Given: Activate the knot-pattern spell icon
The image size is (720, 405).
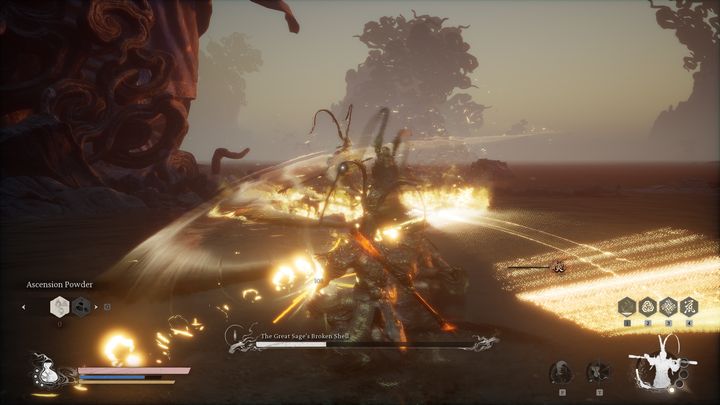Looking at the screenshot, I should click(669, 307).
